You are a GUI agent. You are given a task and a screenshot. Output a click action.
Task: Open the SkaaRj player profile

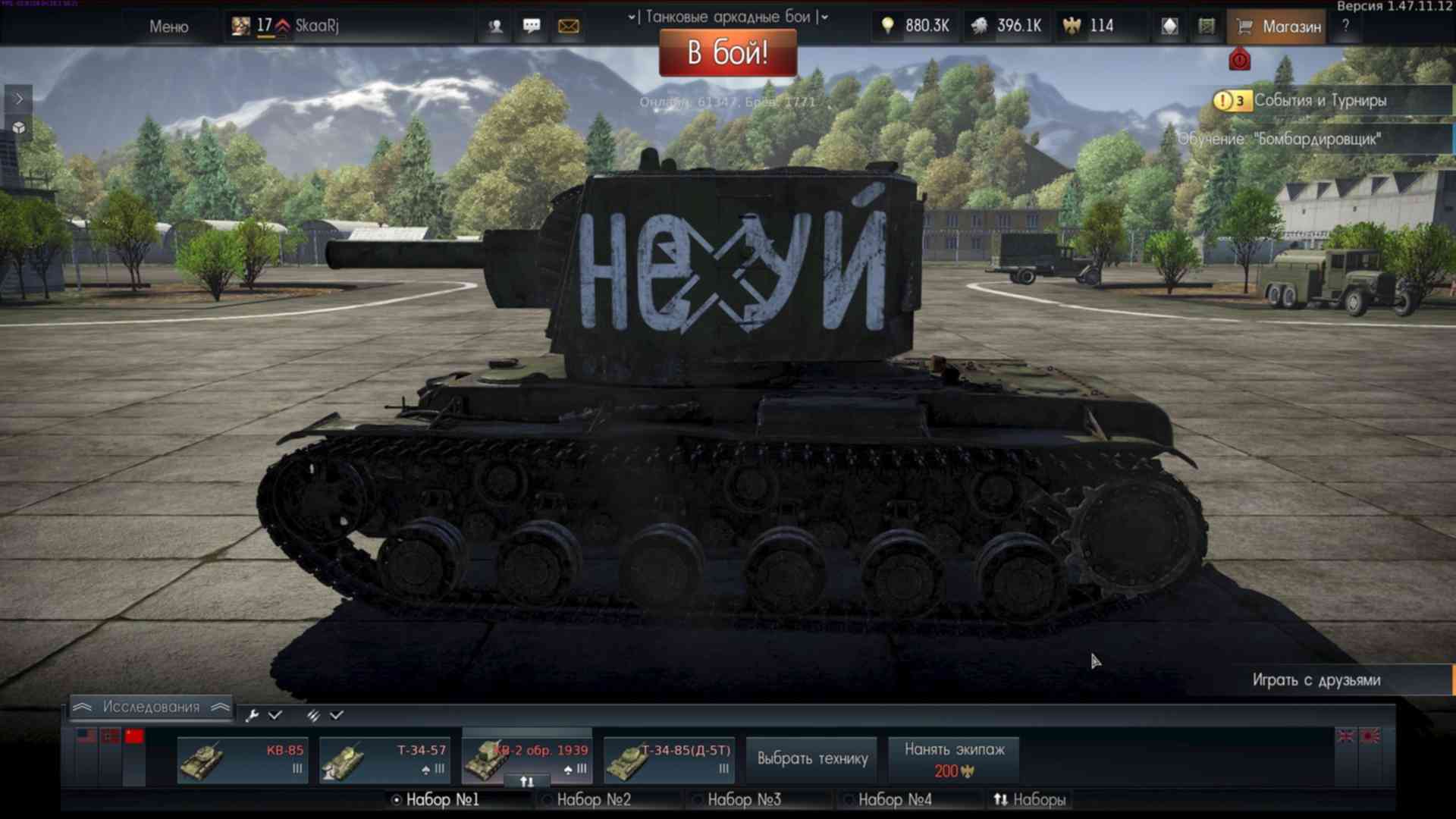coord(316,26)
